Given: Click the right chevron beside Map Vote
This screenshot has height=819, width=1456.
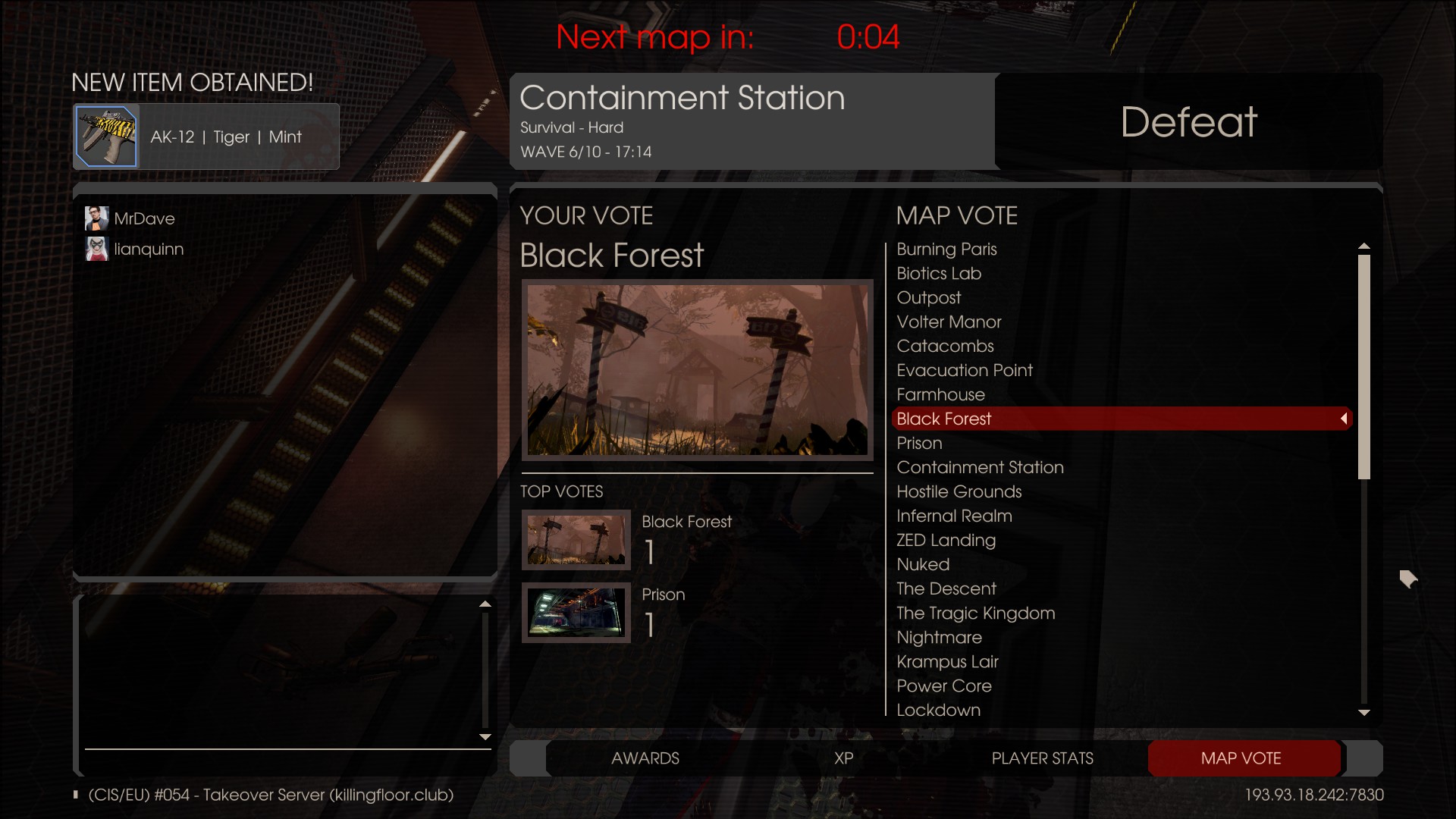Looking at the screenshot, I should (x=1362, y=758).
